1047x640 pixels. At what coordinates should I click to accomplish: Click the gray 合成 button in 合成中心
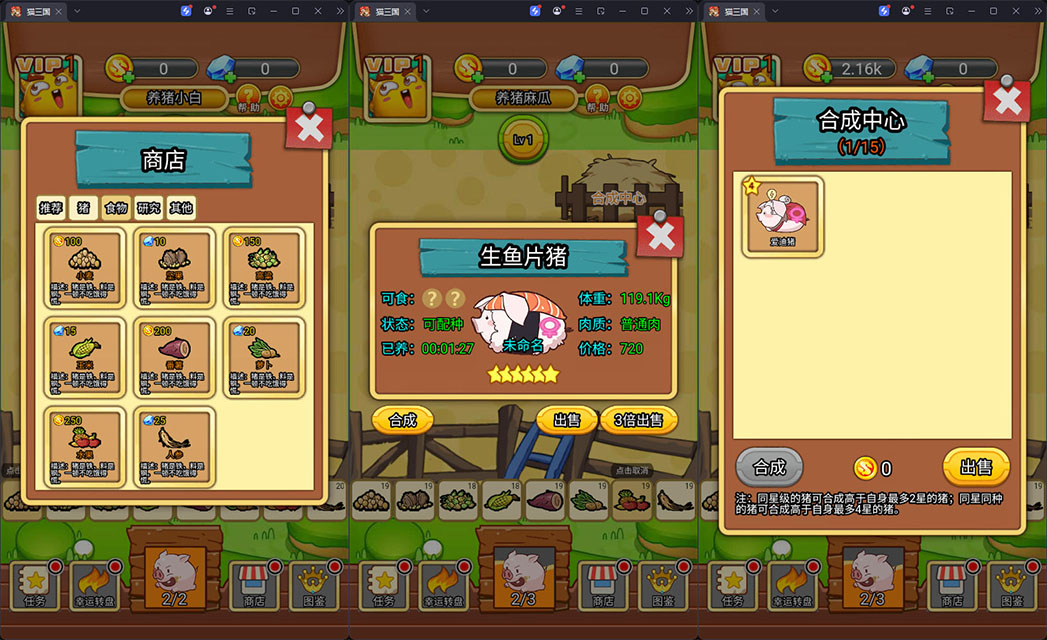[x=769, y=467]
